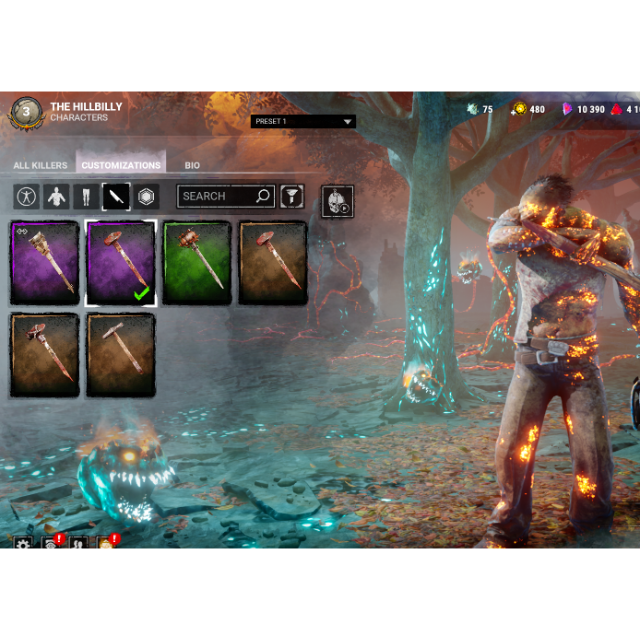Choose the equipped hammer with green checkmark
This screenshot has width=640, height=640.
120,263
